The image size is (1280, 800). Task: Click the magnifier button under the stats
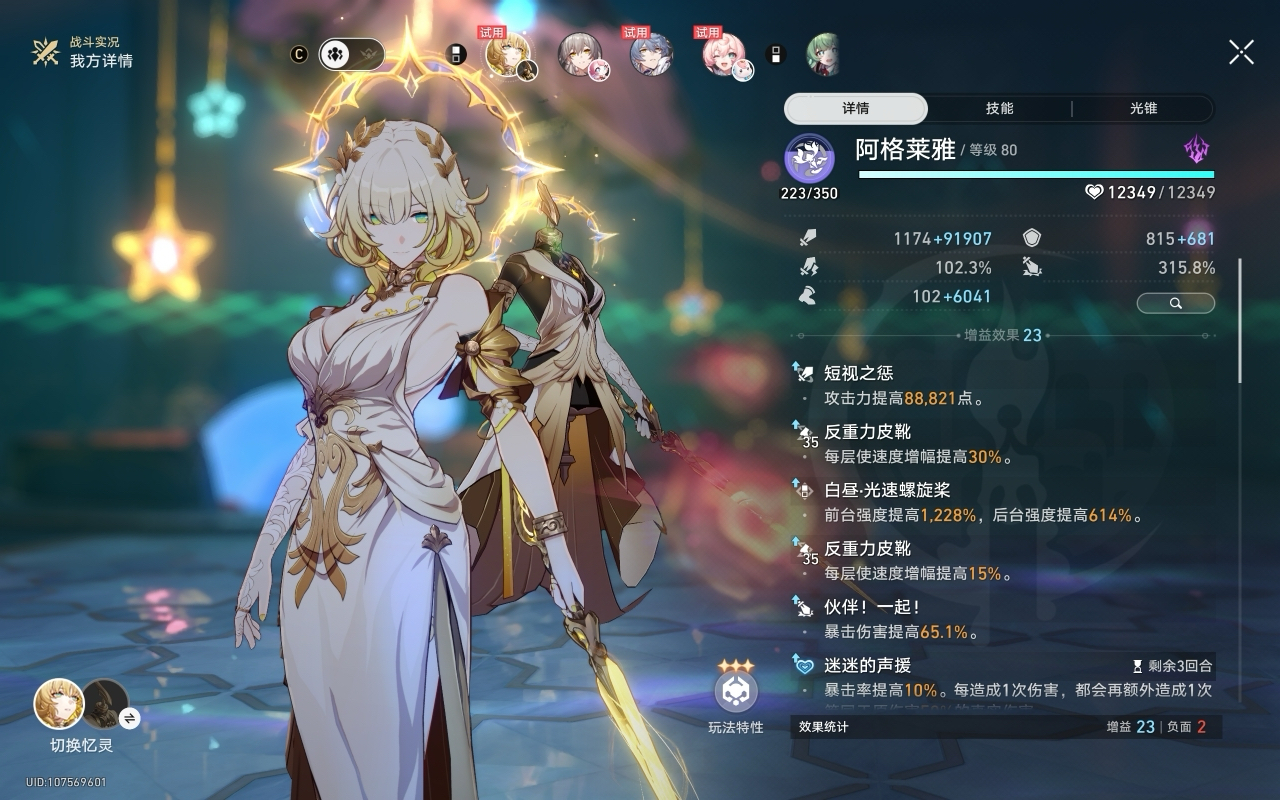pyautogui.click(x=1176, y=303)
